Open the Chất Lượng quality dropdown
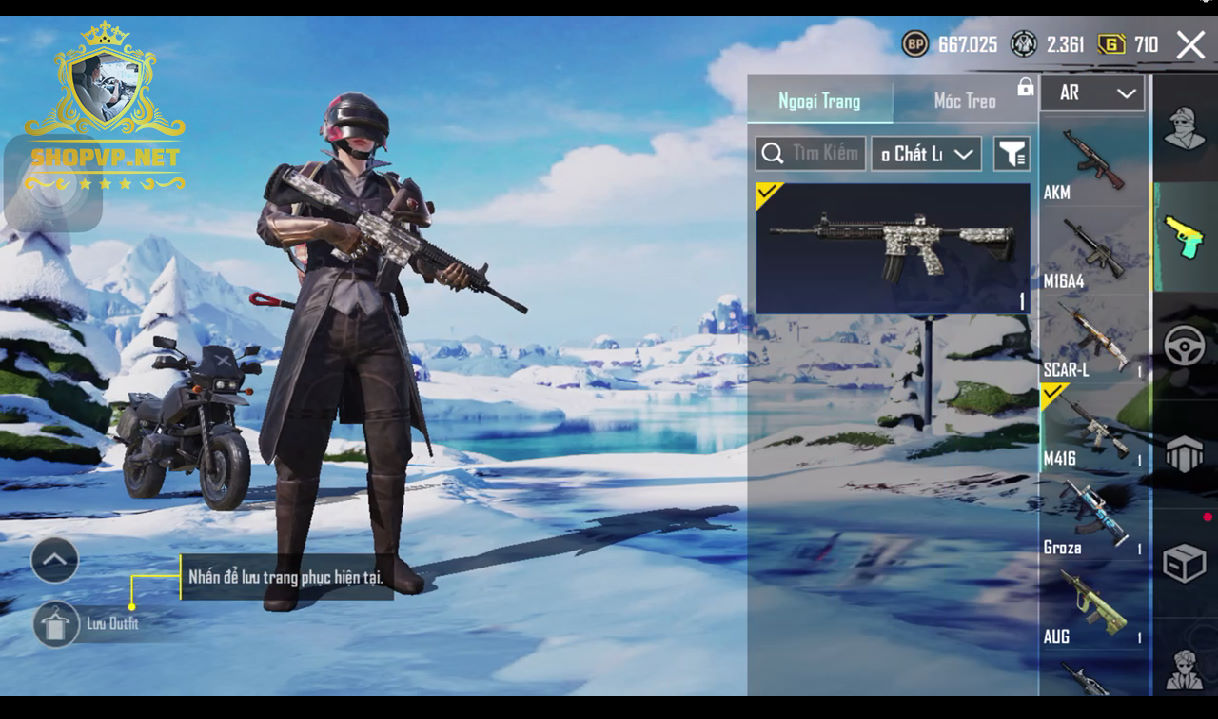 (926, 154)
